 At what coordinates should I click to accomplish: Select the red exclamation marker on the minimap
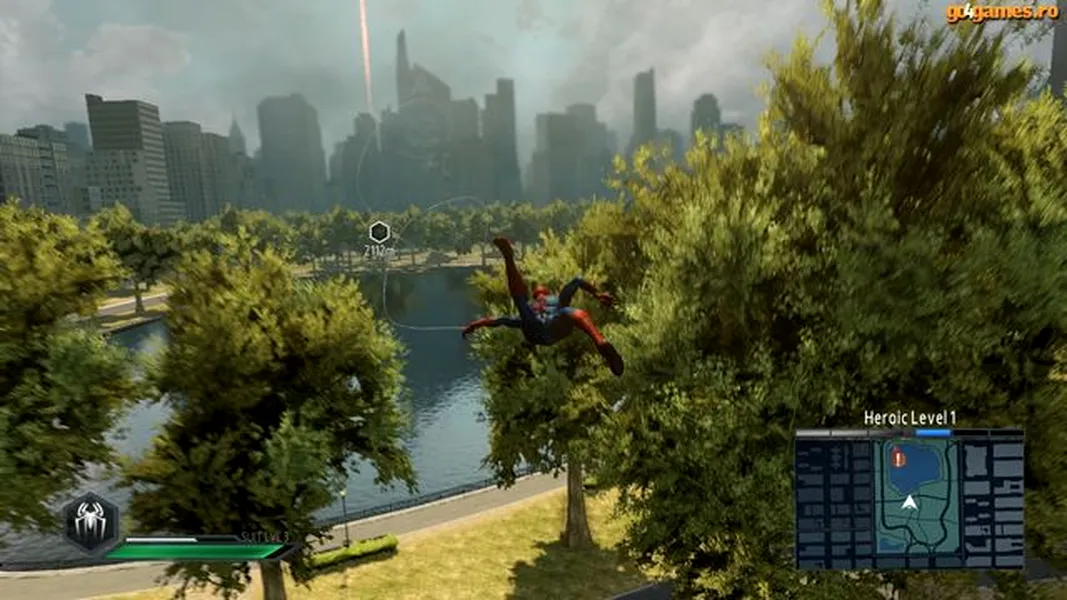(x=898, y=459)
